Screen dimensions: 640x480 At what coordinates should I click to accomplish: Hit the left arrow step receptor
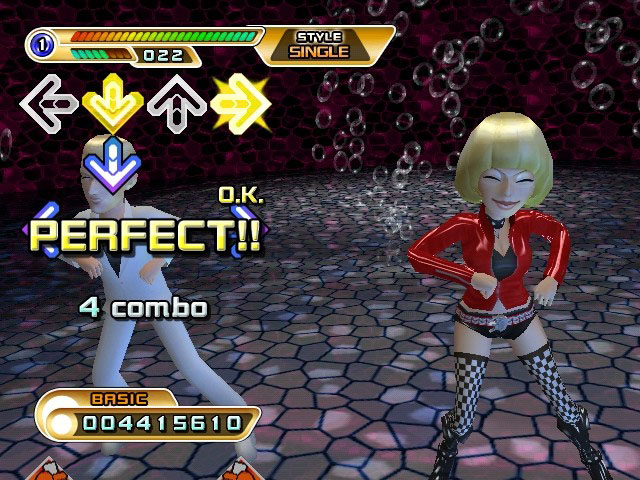click(x=49, y=101)
